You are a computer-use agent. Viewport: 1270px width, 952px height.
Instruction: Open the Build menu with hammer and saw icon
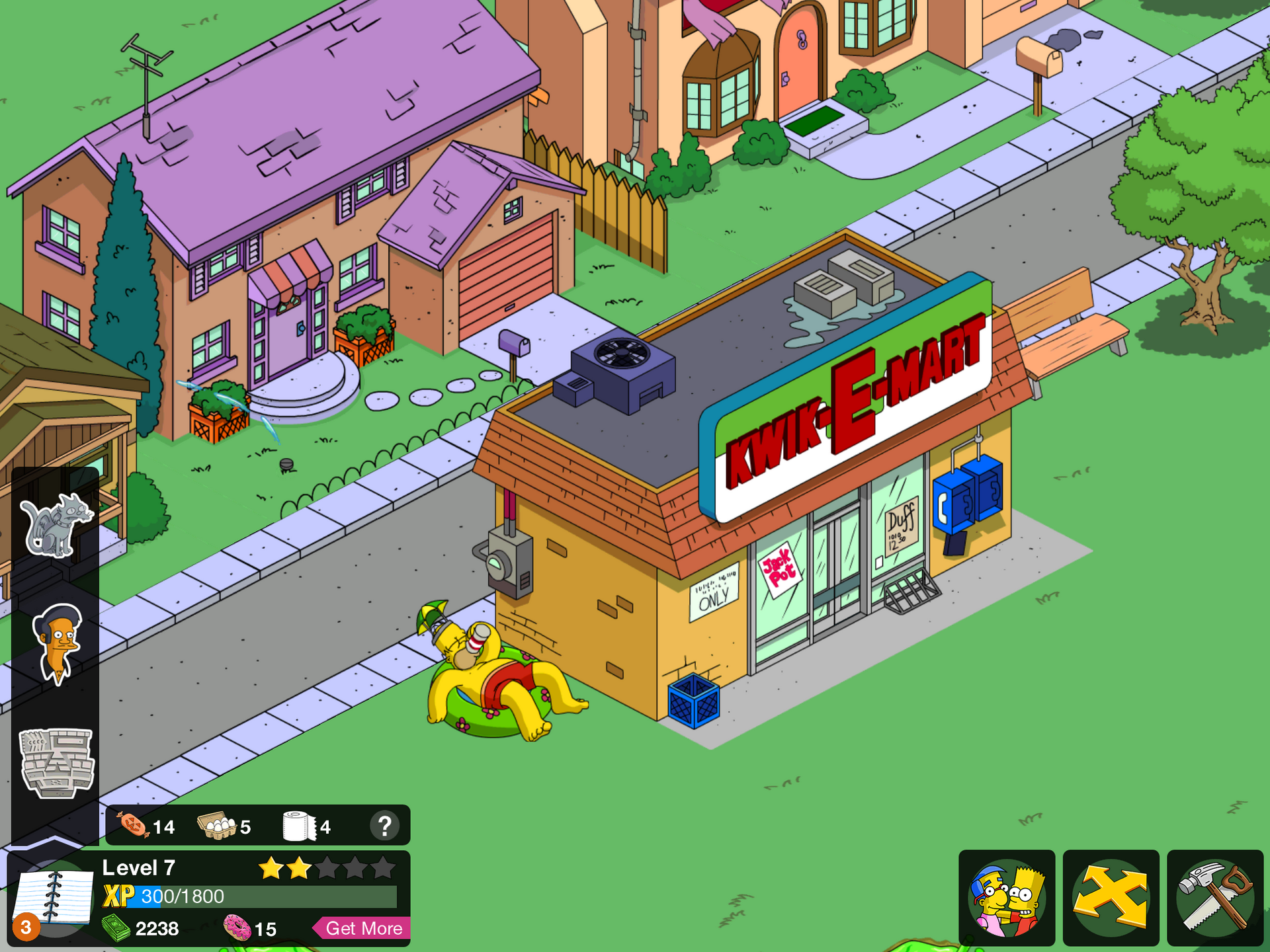(x=1216, y=899)
